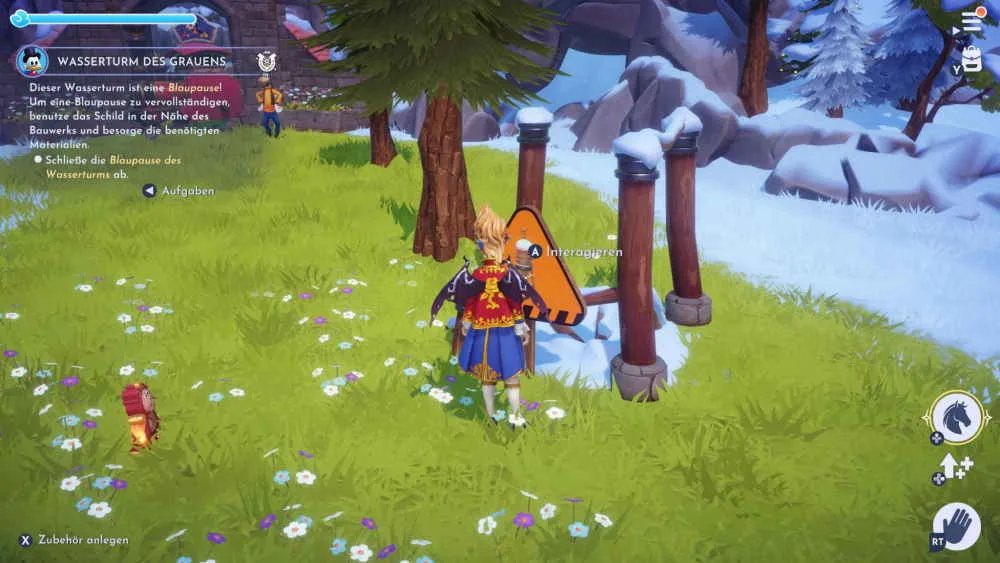The height and width of the screenshot is (563, 1000).
Task: Open the Wasserturm des Grauens quest tracker
Action: point(141,61)
